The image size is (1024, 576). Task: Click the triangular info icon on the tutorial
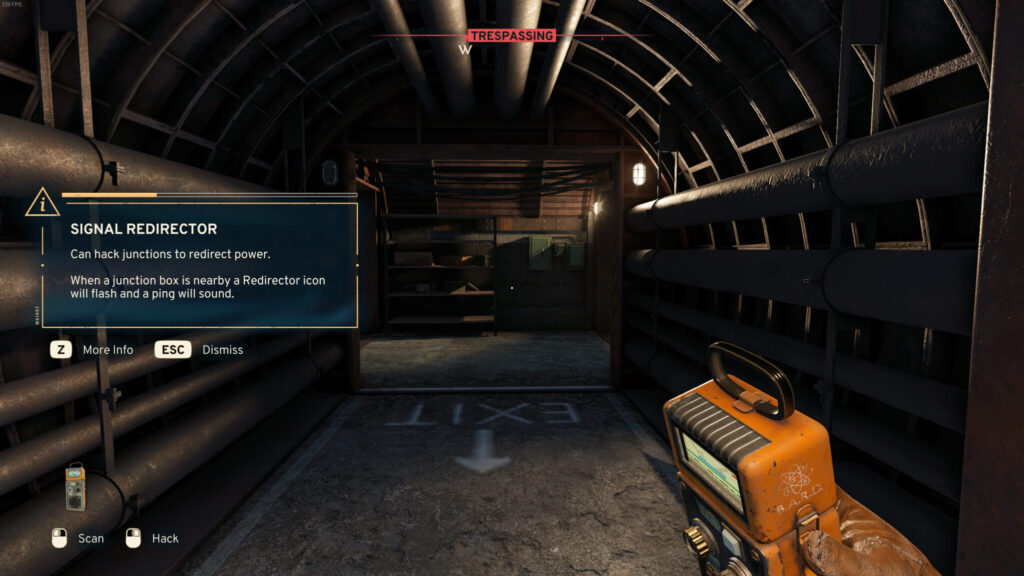point(42,202)
